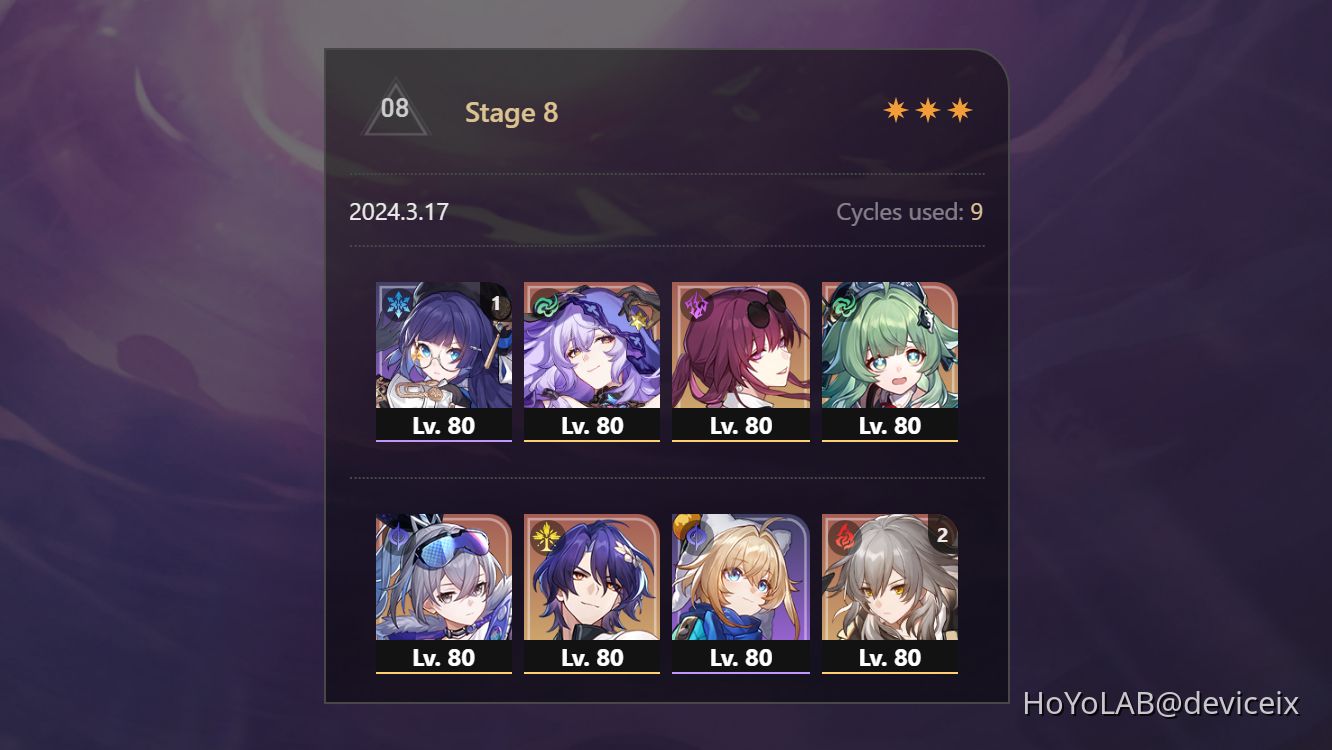
Task: Click the Stage 08 triangular emblem
Action: point(396,108)
